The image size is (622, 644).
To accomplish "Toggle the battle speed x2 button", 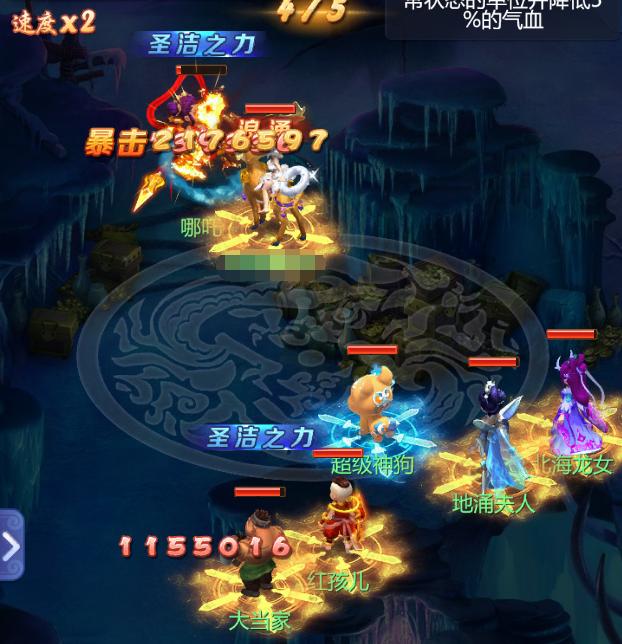I will pyautogui.click(x=53, y=22).
